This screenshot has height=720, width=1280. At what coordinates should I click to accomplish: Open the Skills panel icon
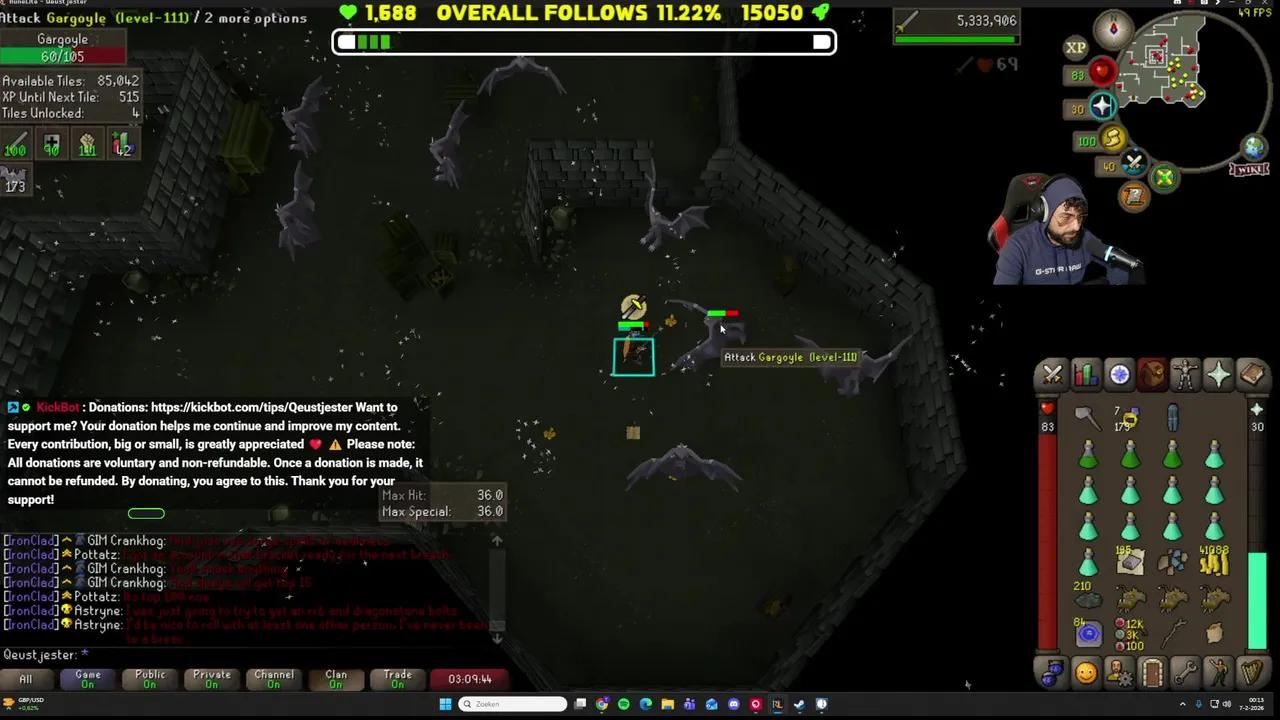pyautogui.click(x=1086, y=373)
